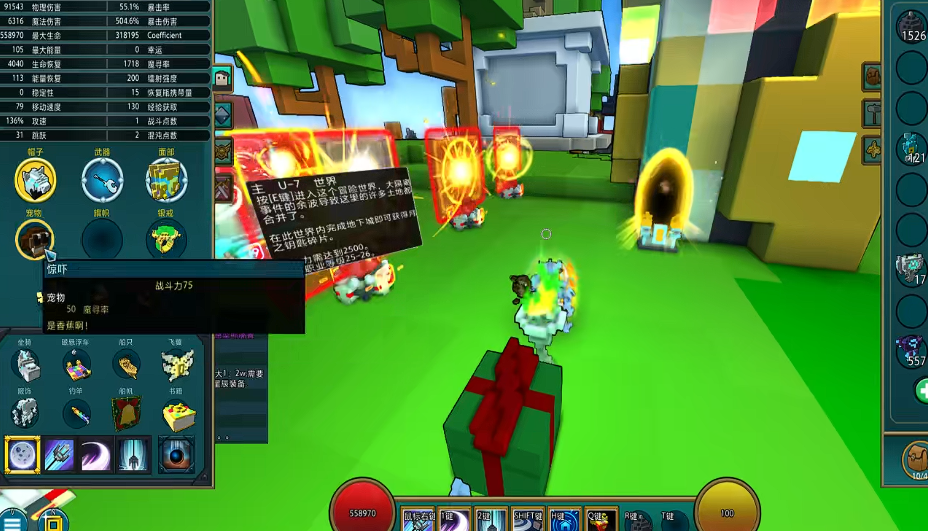
Task: Select the green and gold ring slot
Action: (x=167, y=240)
